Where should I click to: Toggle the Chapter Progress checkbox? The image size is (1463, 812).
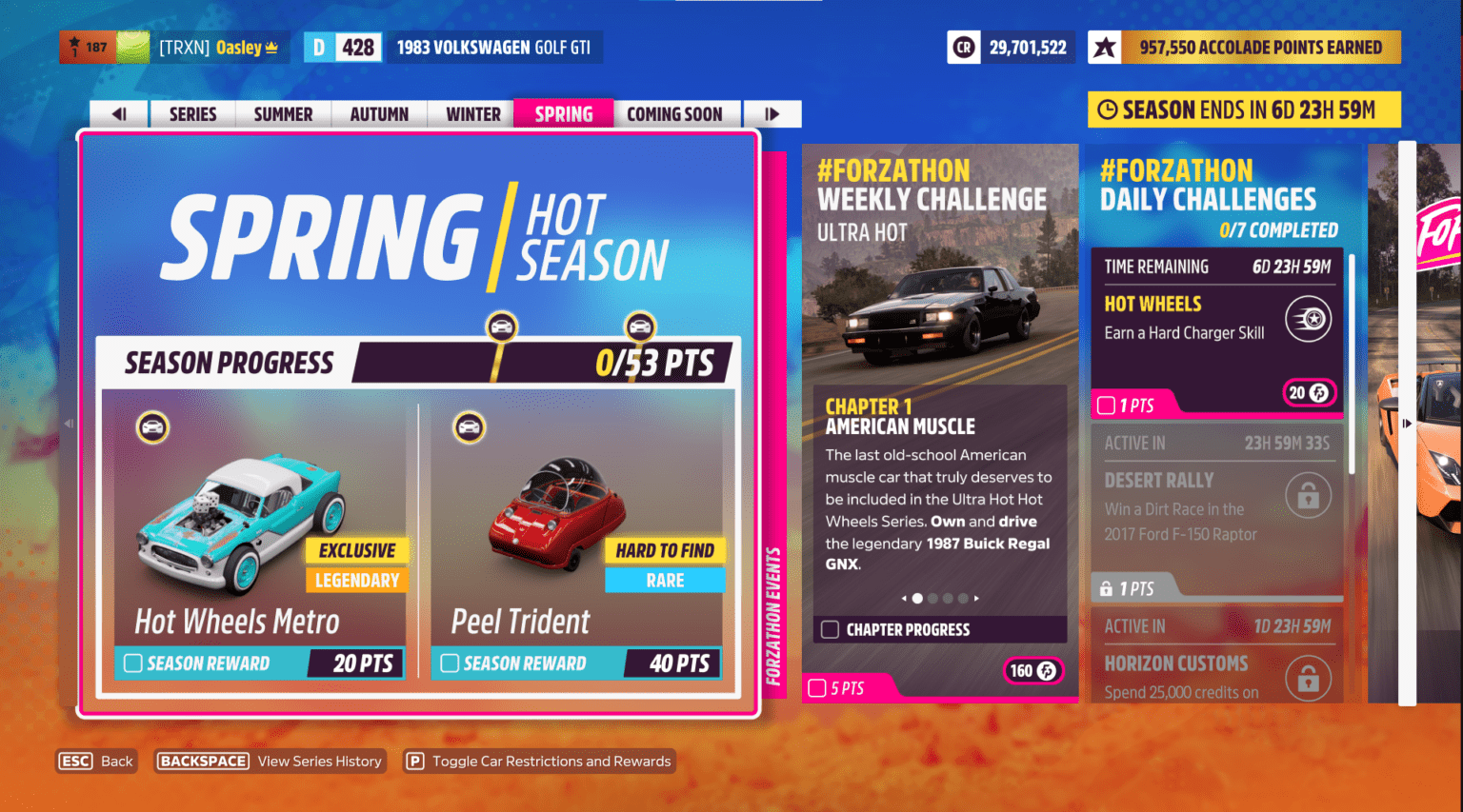click(828, 629)
